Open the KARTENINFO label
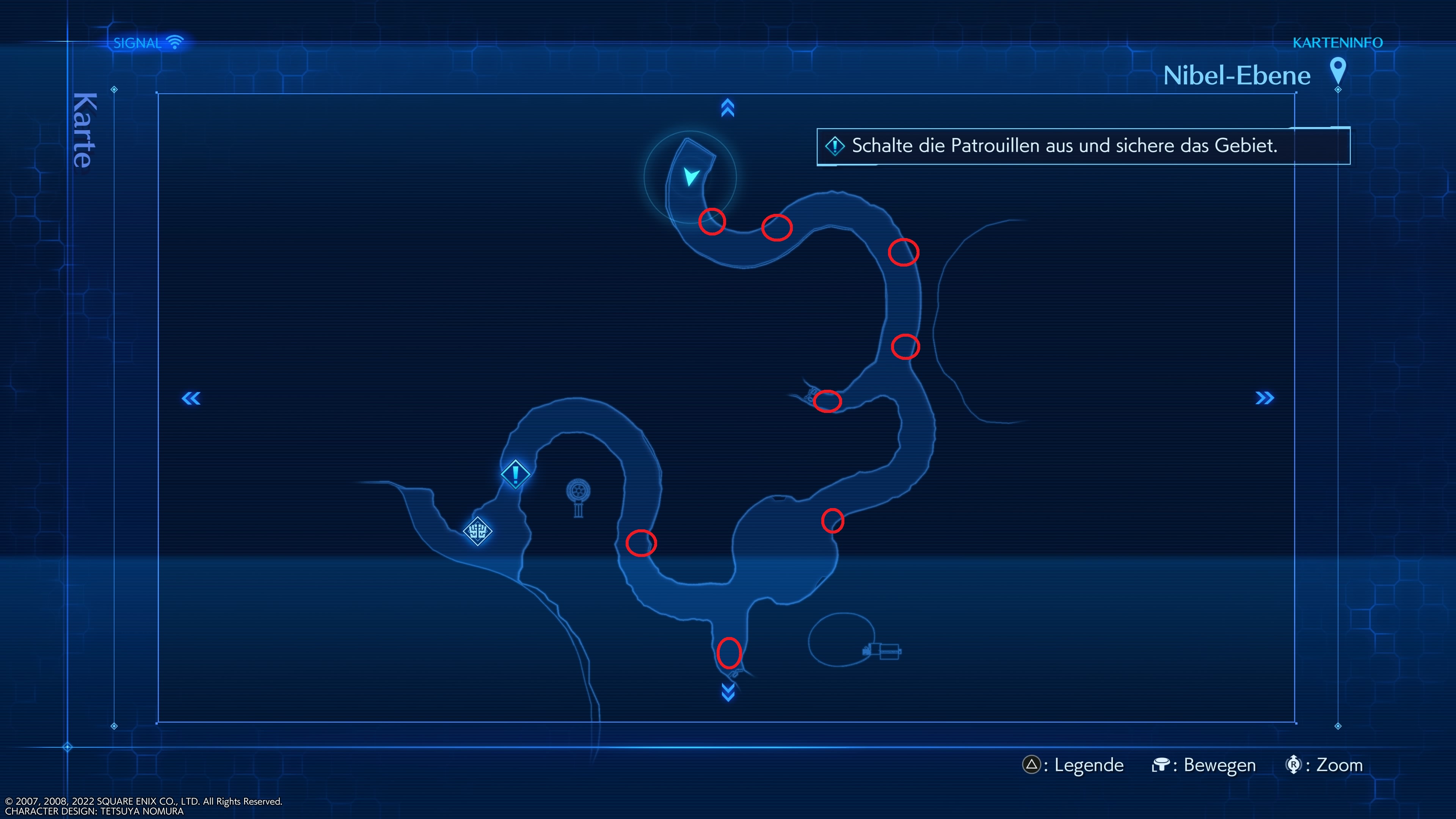Image resolution: width=1456 pixels, height=819 pixels. pyautogui.click(x=1337, y=43)
